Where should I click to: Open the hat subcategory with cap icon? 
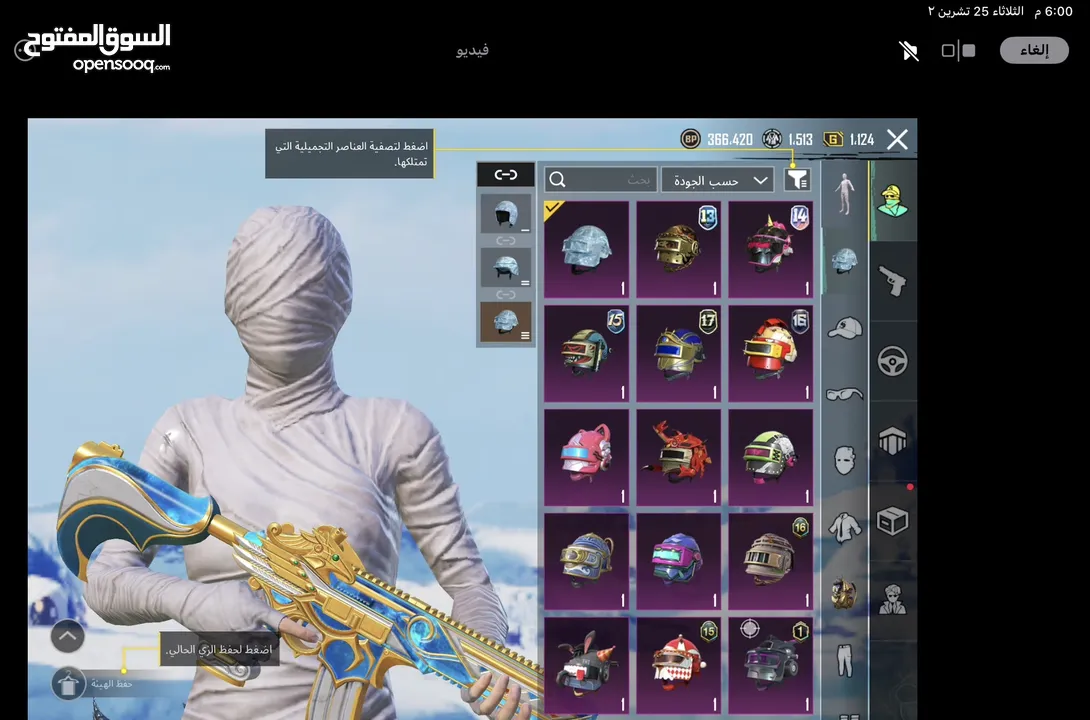pos(845,328)
